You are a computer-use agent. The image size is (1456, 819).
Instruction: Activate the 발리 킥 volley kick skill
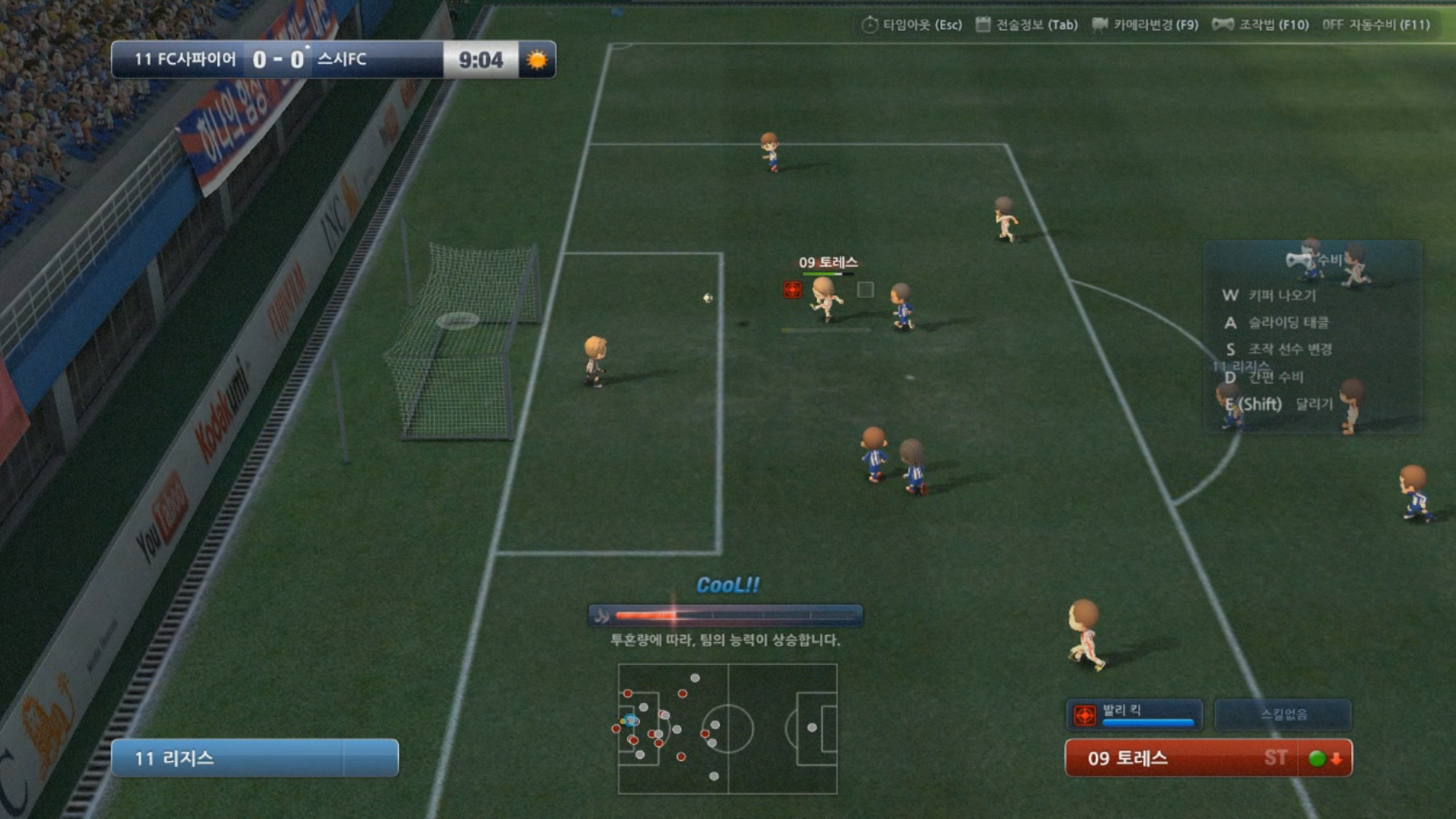click(1133, 715)
